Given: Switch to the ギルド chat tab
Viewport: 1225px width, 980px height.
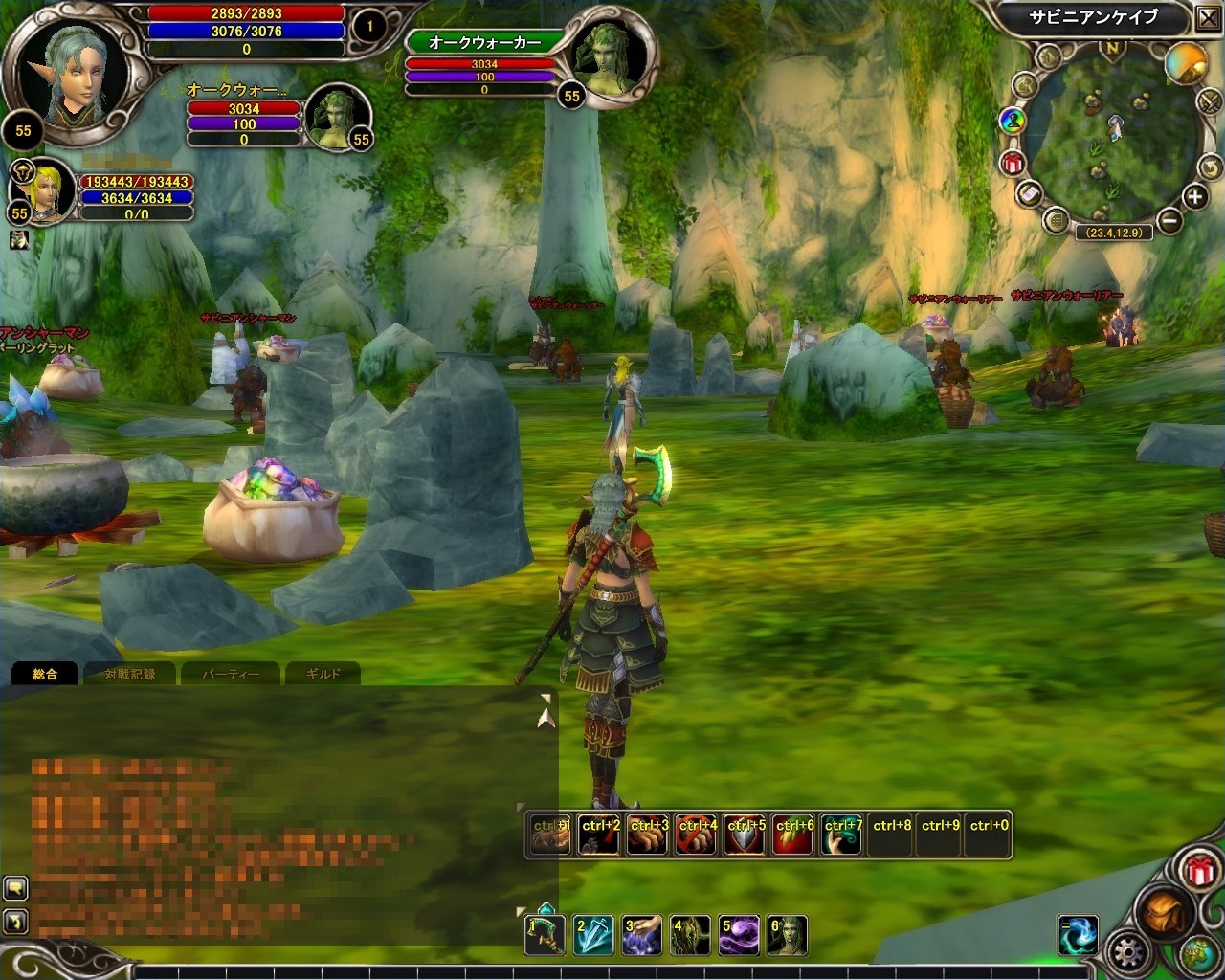Looking at the screenshot, I should coord(323,674).
